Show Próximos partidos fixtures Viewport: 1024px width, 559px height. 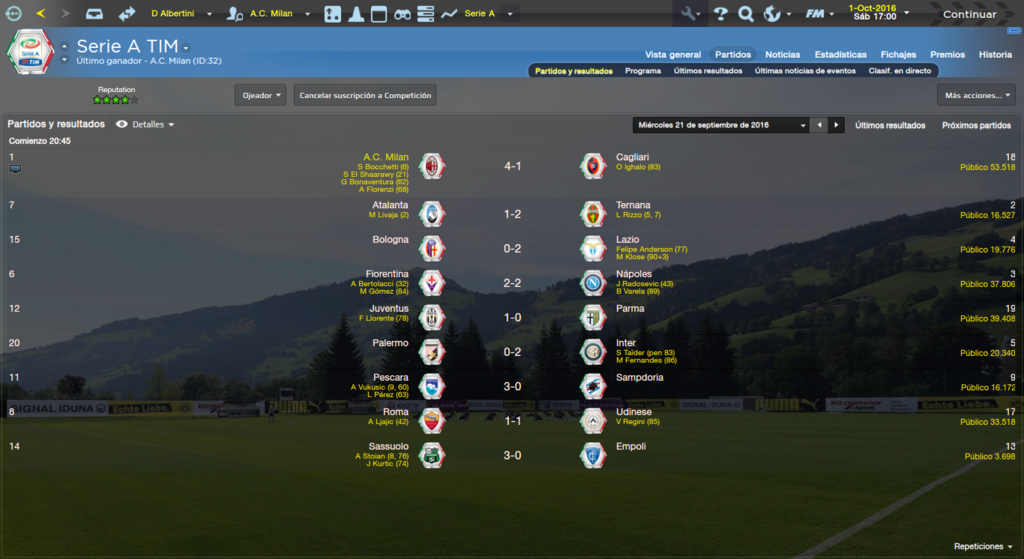tap(976, 125)
